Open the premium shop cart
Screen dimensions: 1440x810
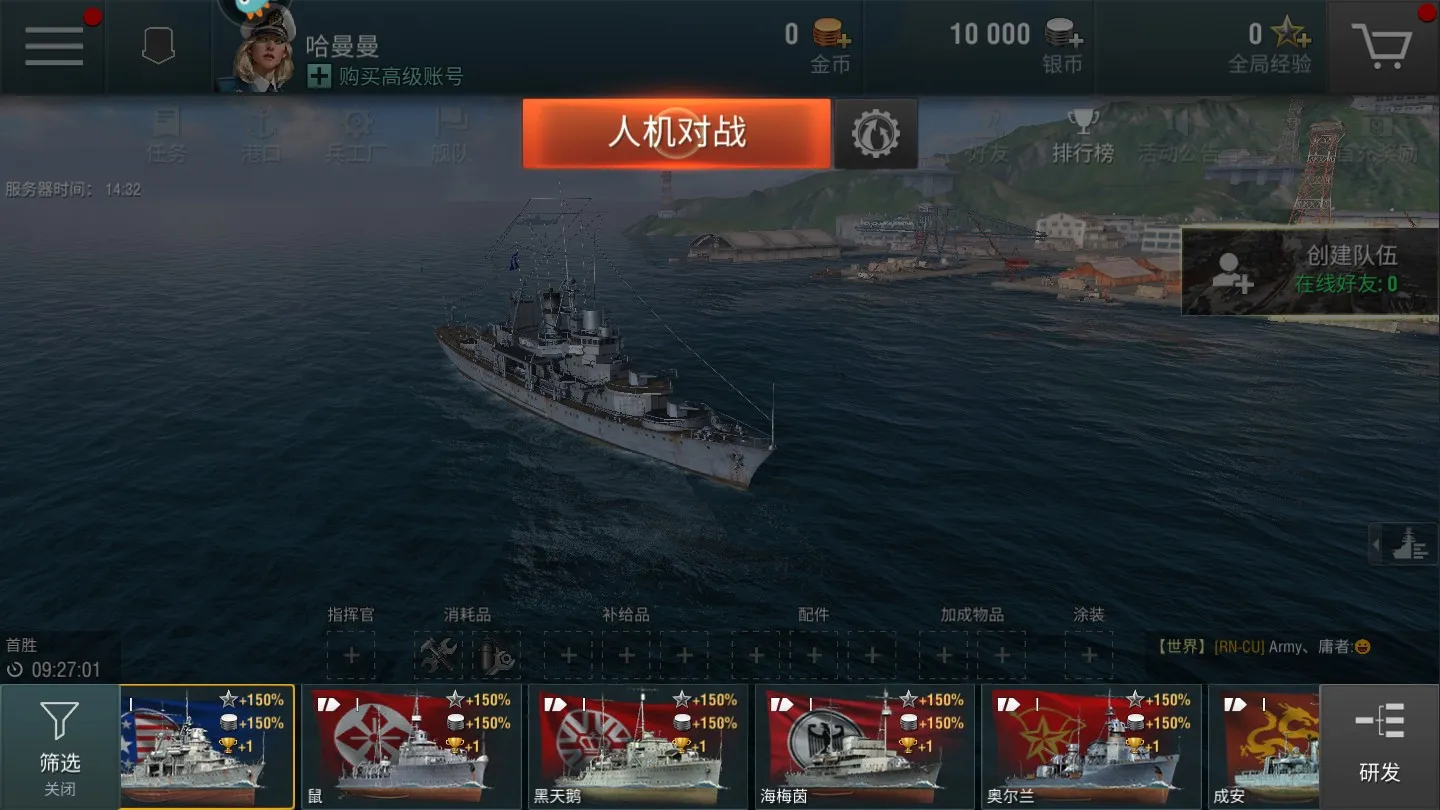1383,45
